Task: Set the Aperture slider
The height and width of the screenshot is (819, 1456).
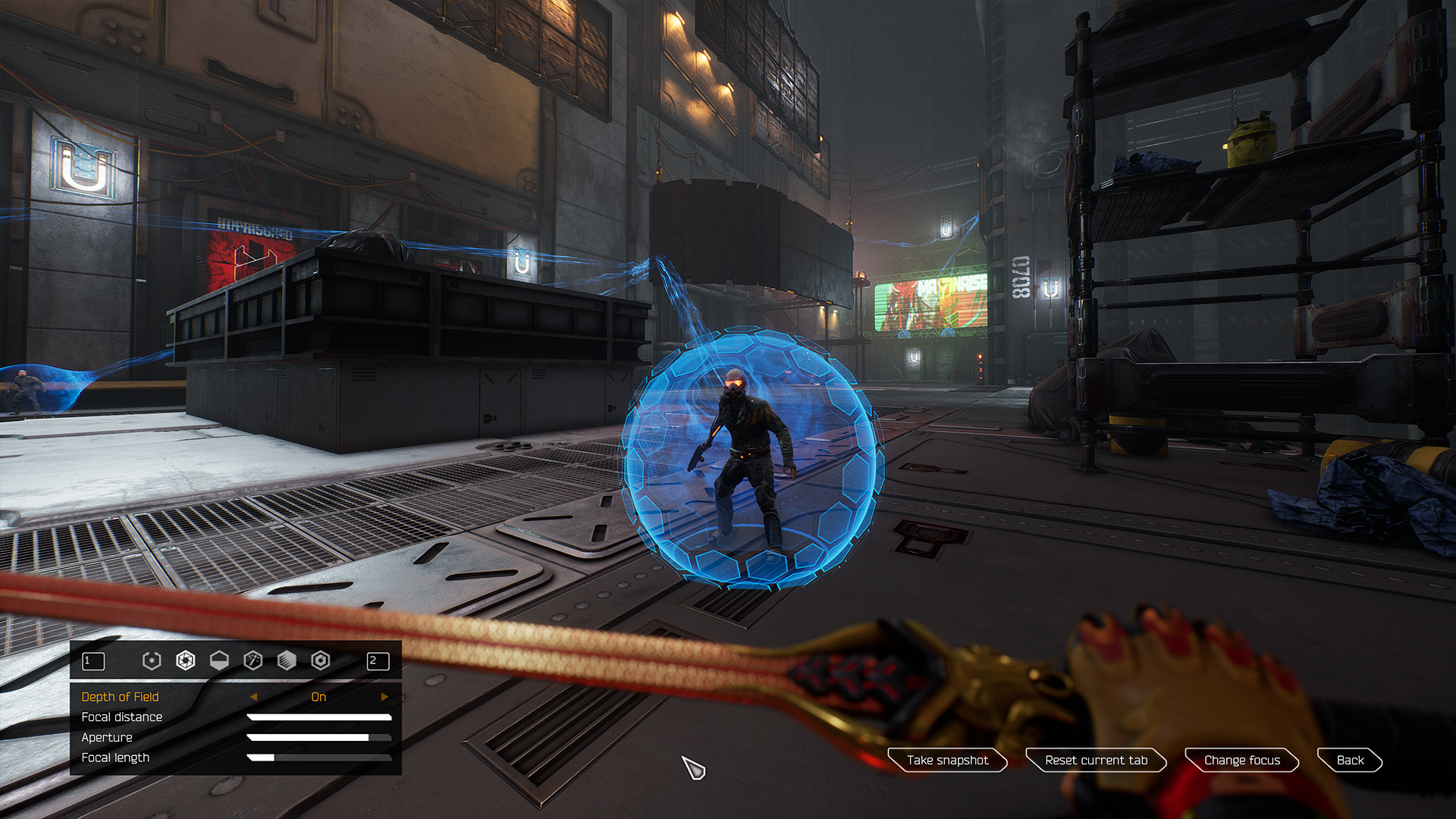Action: 319,738
